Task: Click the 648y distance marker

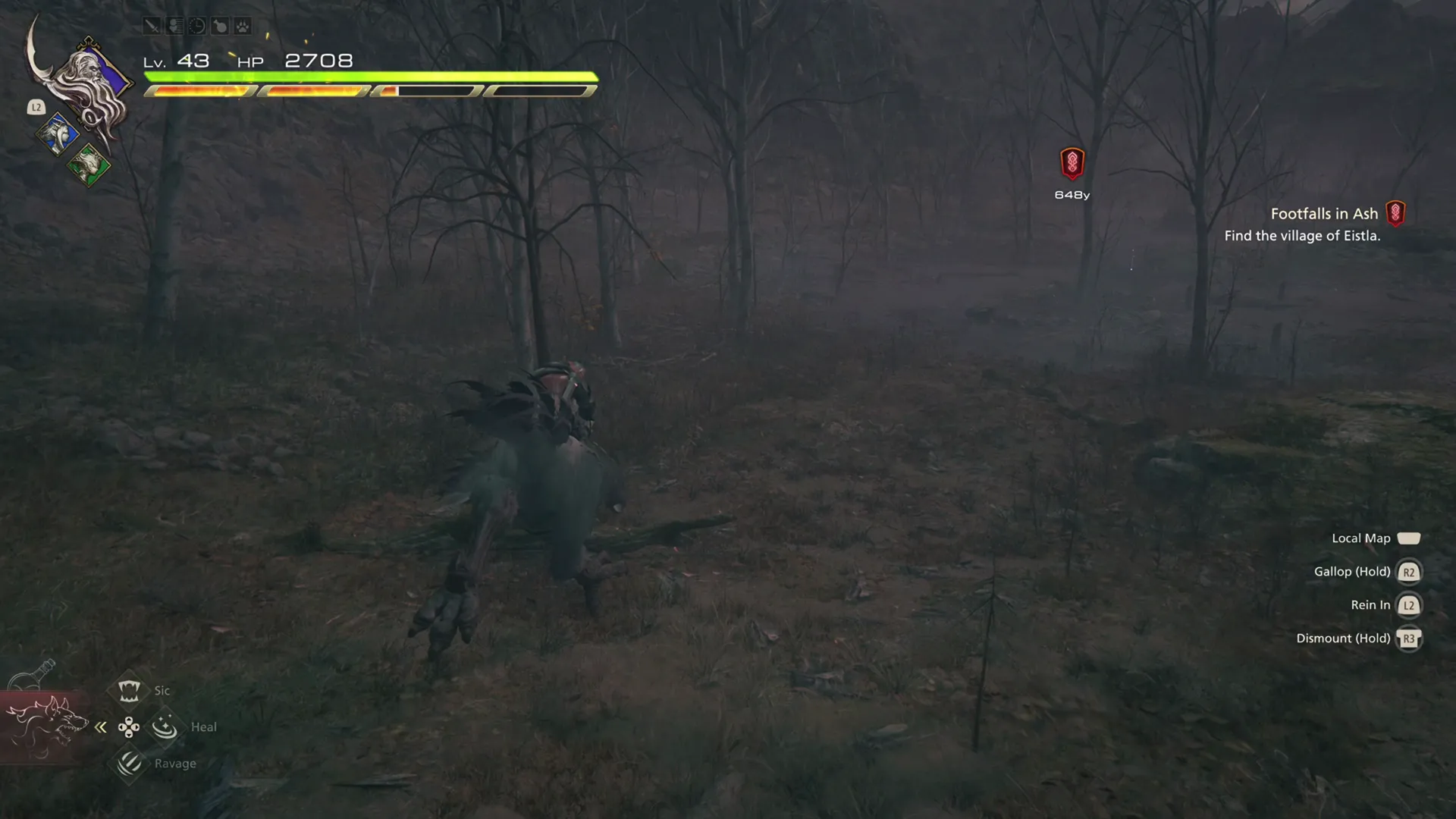Action: point(1071,193)
